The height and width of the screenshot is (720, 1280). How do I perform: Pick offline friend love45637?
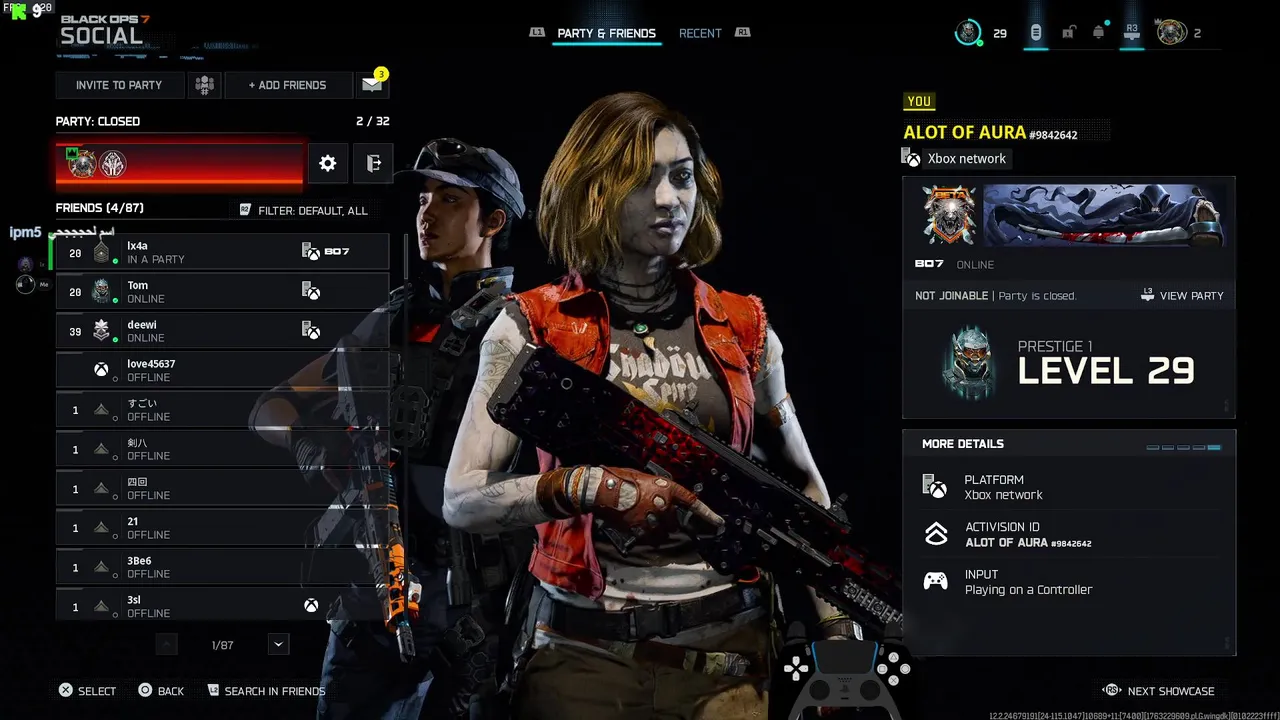click(x=222, y=370)
